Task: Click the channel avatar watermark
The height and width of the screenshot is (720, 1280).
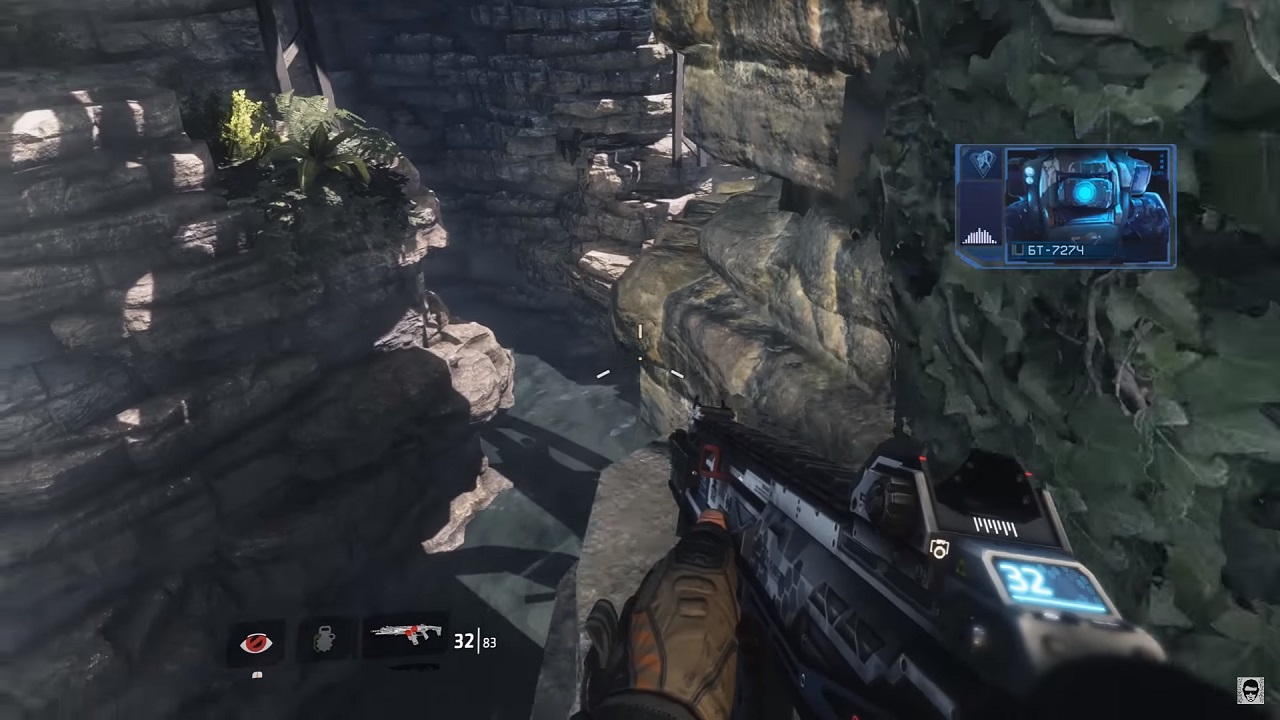Action: click(1250, 691)
